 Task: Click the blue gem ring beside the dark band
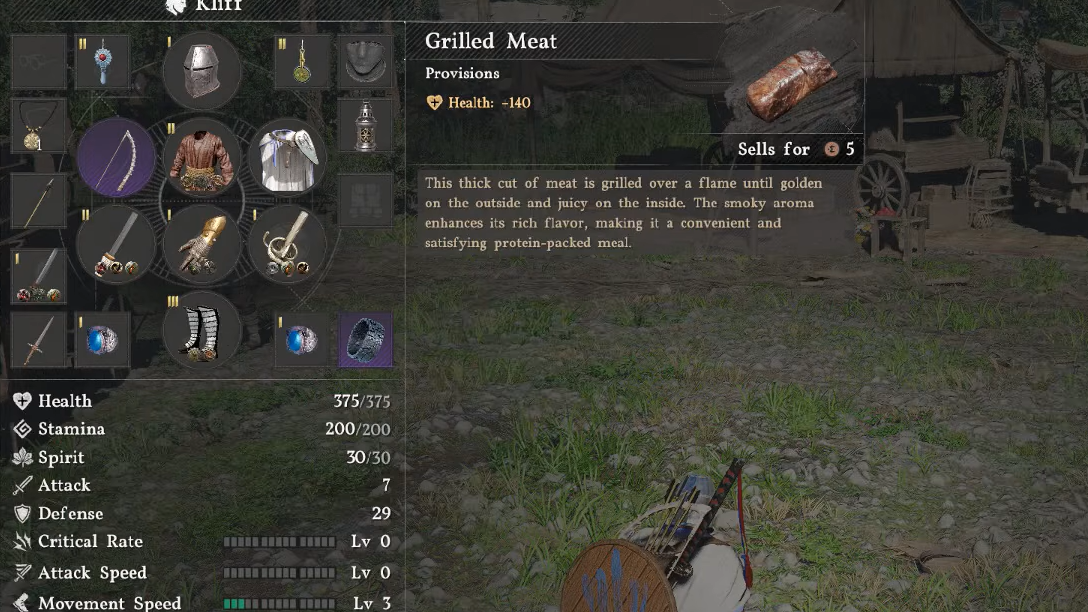tap(302, 339)
